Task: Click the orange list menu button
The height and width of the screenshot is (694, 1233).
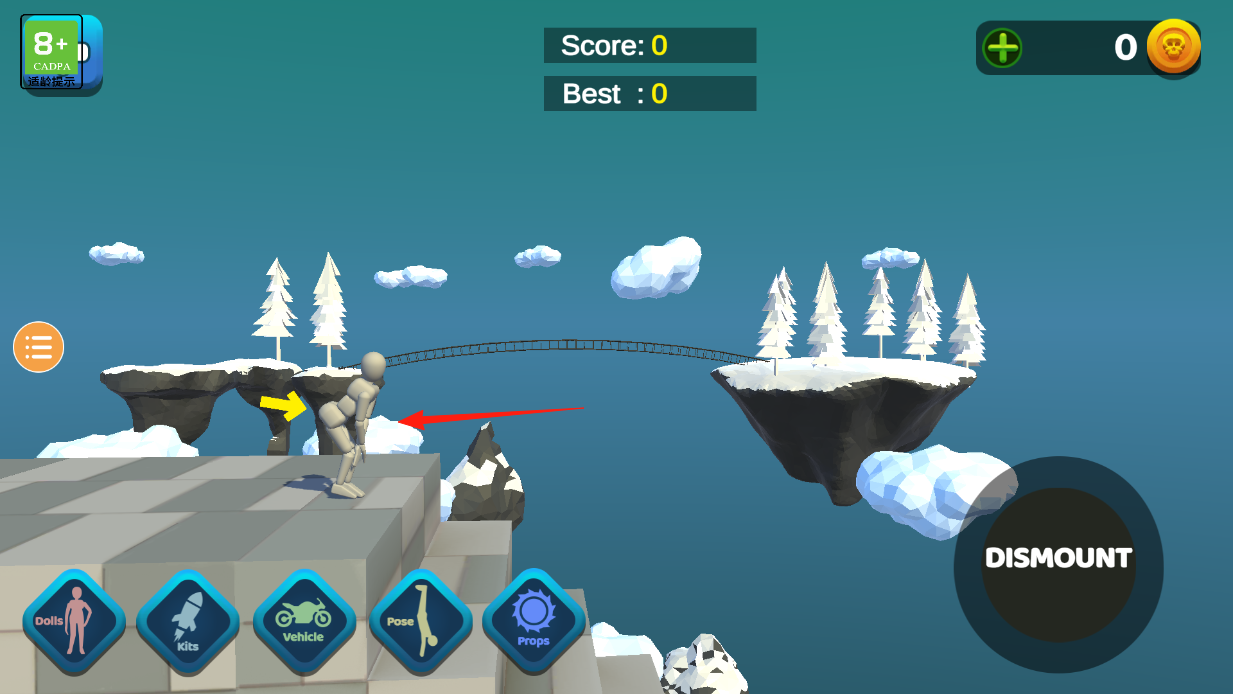Action: pos(39,347)
